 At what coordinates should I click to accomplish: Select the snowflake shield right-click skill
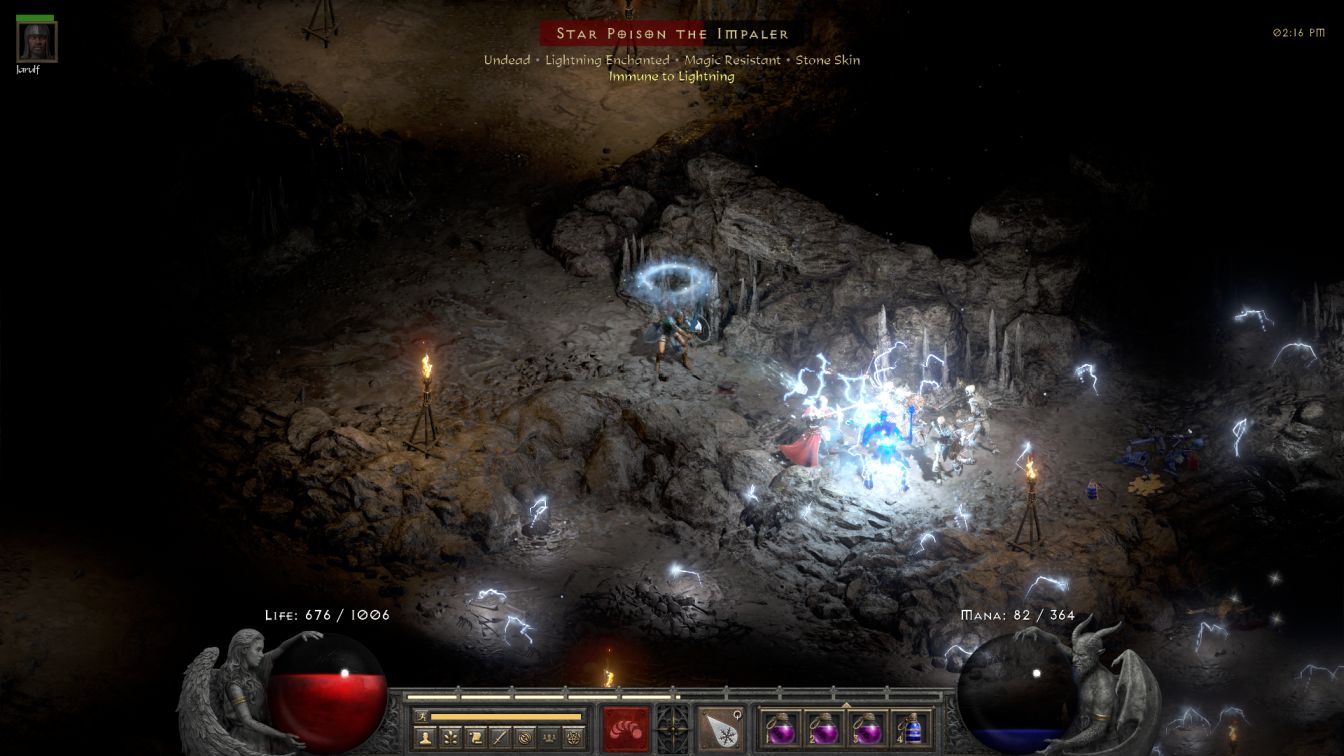(719, 727)
